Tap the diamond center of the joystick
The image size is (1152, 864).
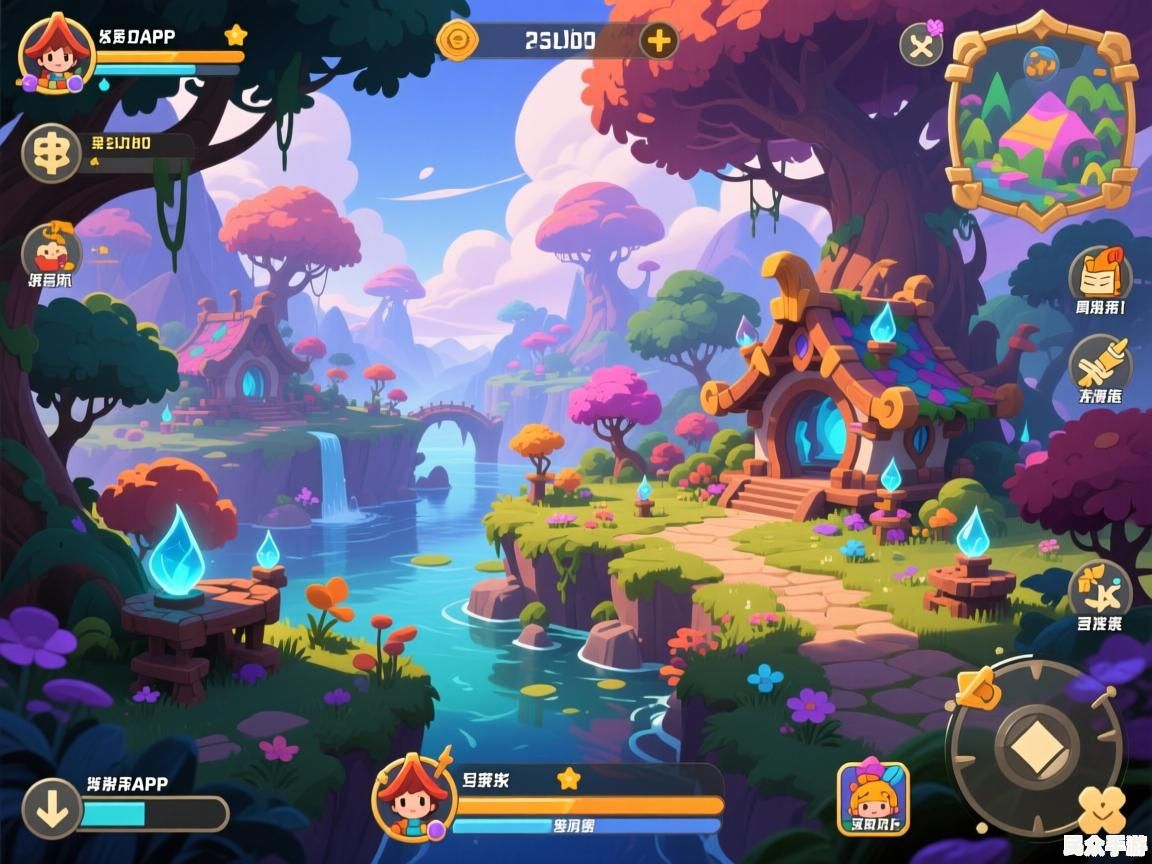(x=1037, y=747)
